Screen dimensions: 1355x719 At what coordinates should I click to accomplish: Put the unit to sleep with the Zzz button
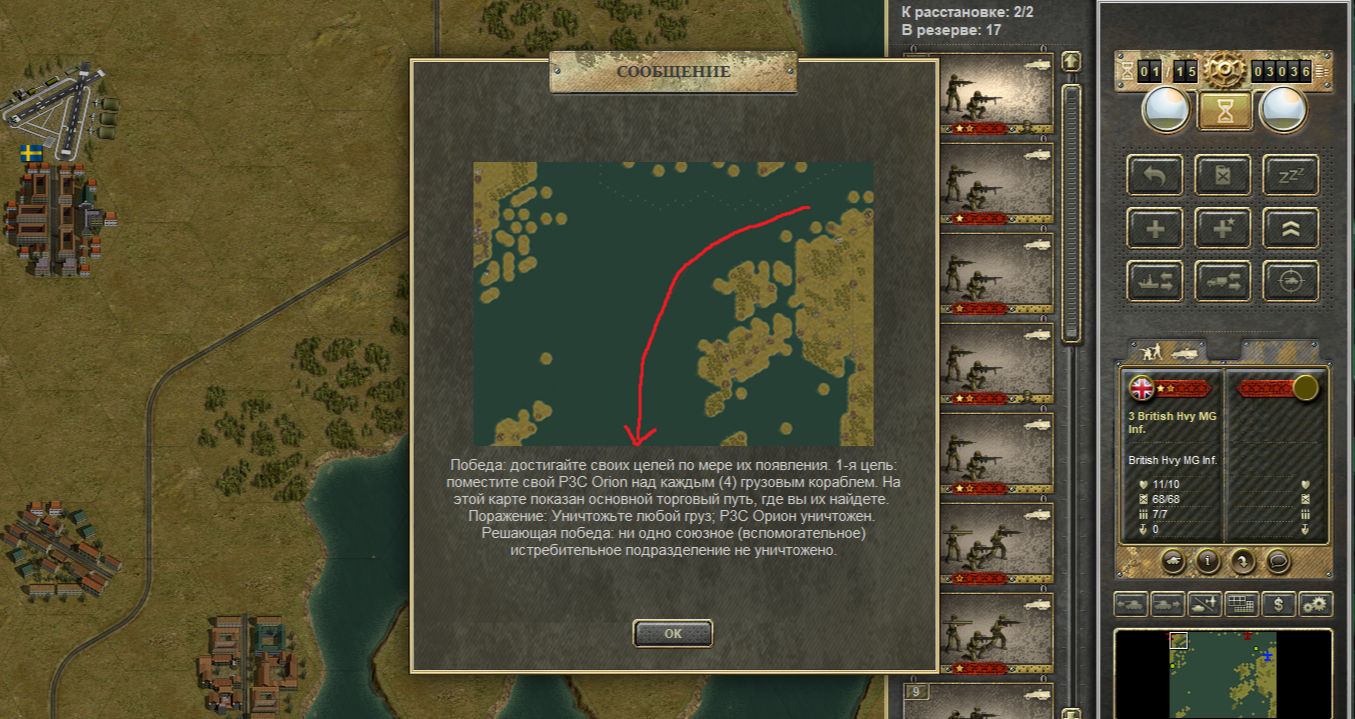point(1290,176)
